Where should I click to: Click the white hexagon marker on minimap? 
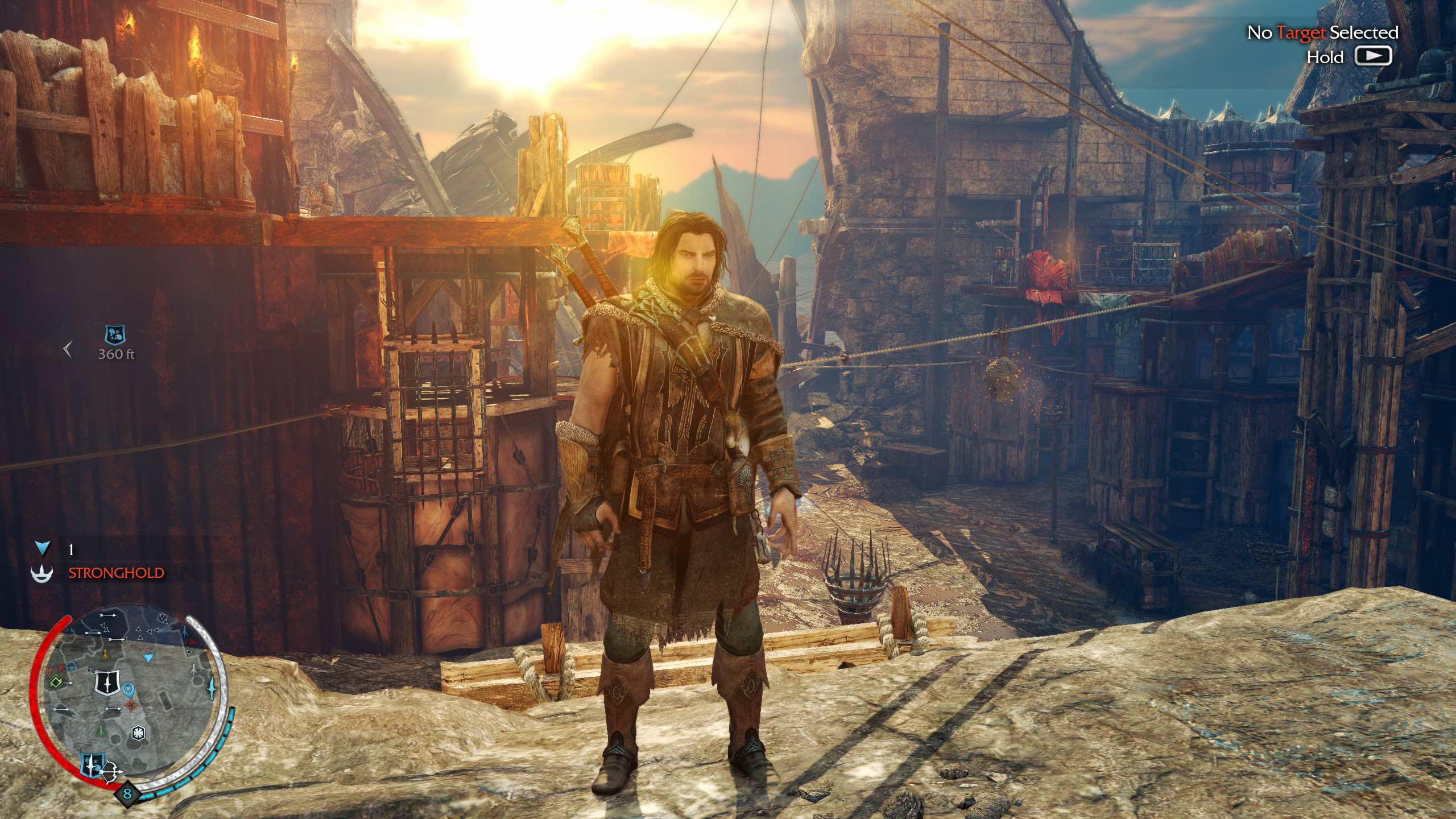138,733
